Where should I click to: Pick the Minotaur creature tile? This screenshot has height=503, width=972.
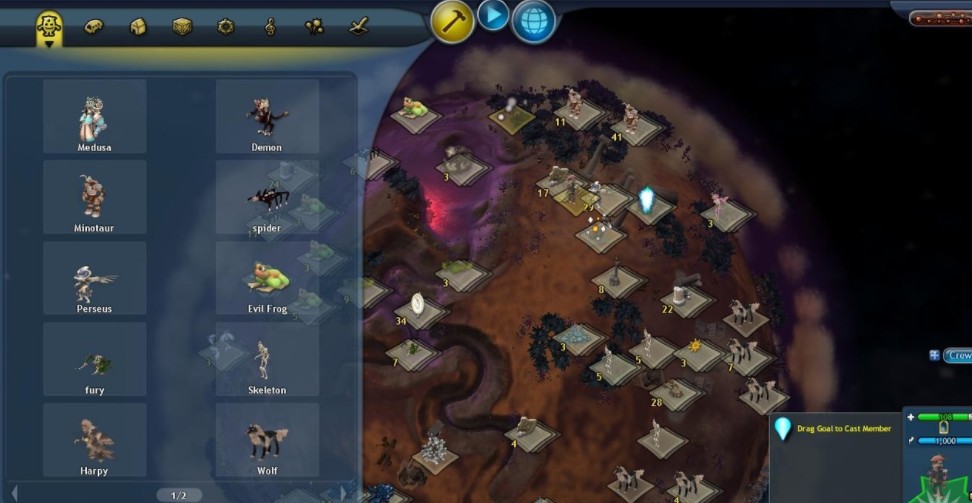pos(94,197)
